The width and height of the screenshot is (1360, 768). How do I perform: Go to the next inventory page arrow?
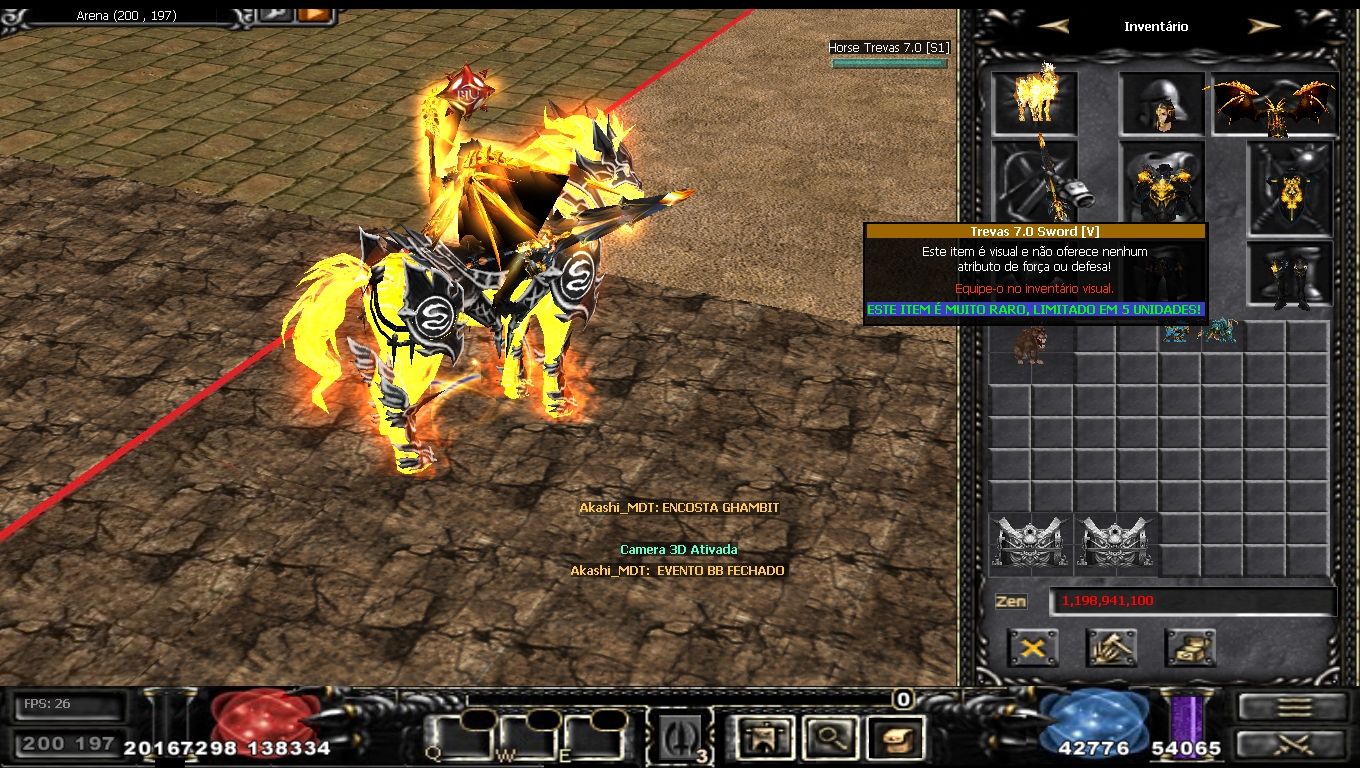pyautogui.click(x=1264, y=26)
